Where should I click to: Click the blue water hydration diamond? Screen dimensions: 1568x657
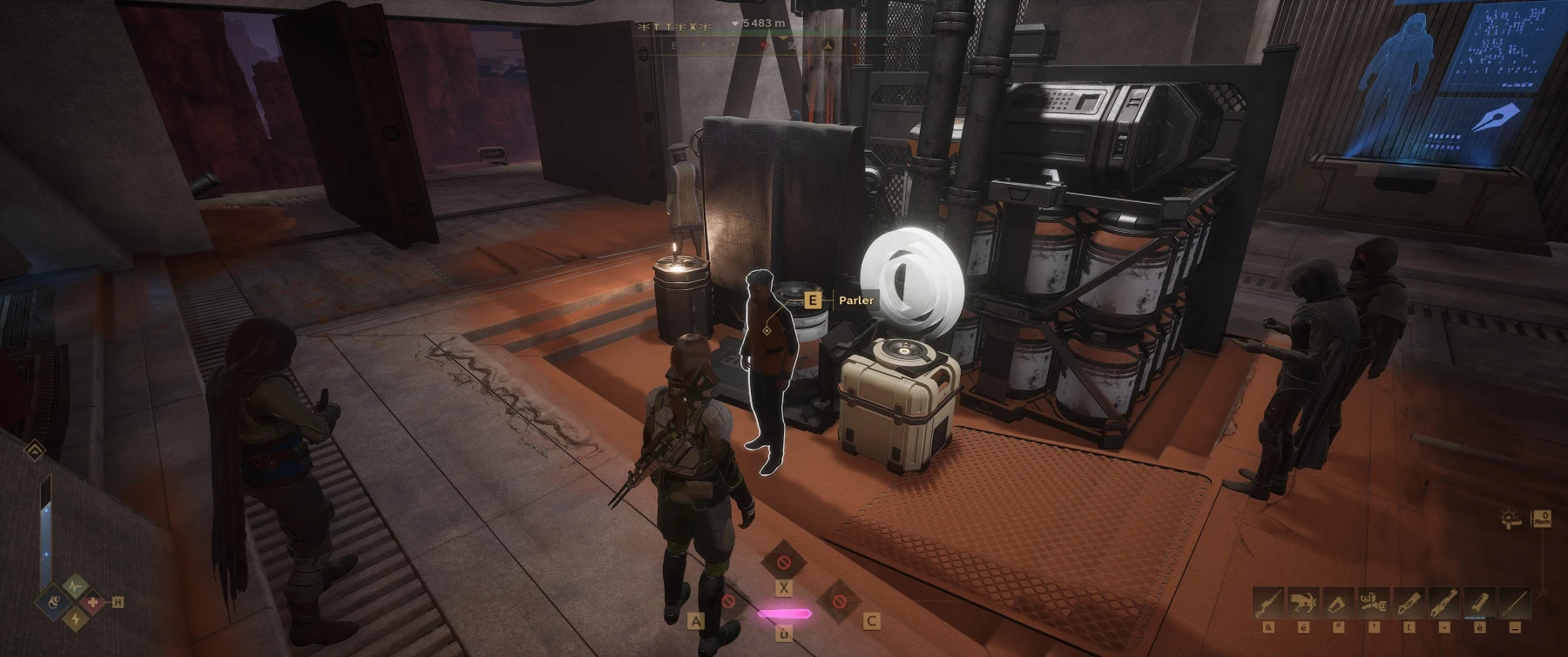pos(52,601)
